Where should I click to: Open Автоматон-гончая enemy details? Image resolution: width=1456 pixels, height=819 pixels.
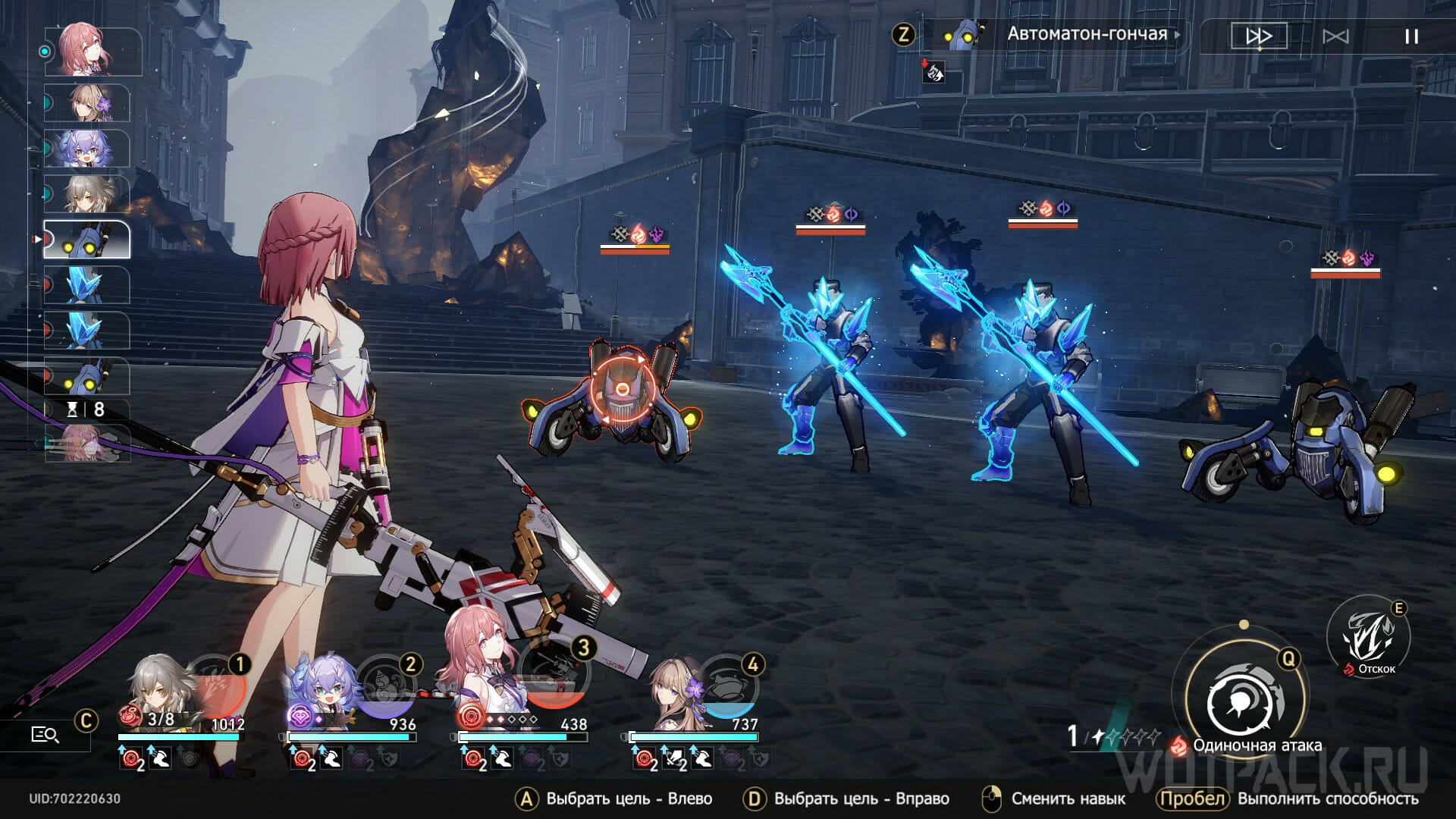coord(1086,34)
